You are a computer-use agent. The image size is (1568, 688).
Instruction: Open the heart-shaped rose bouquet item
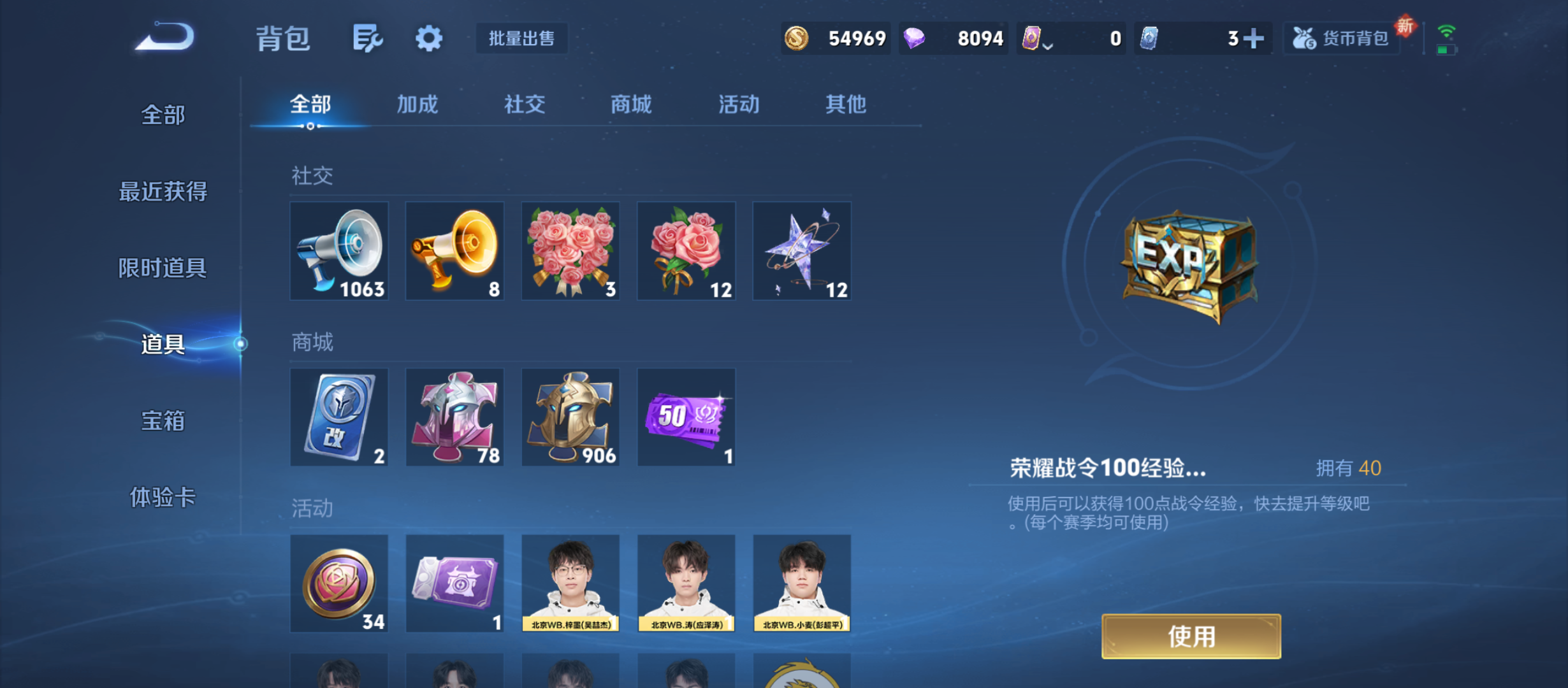pos(570,250)
